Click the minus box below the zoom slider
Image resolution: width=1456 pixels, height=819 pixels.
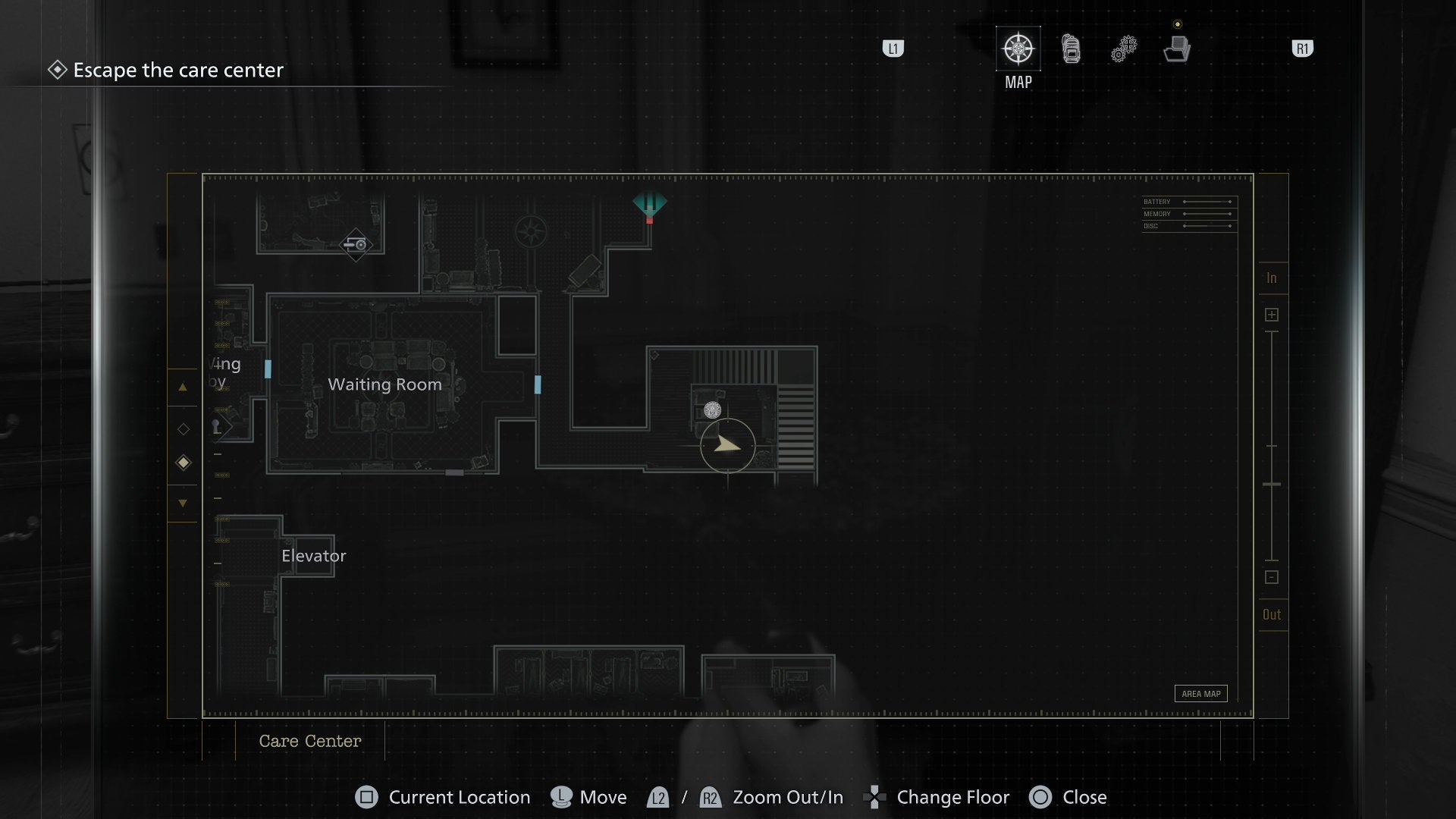click(1272, 577)
